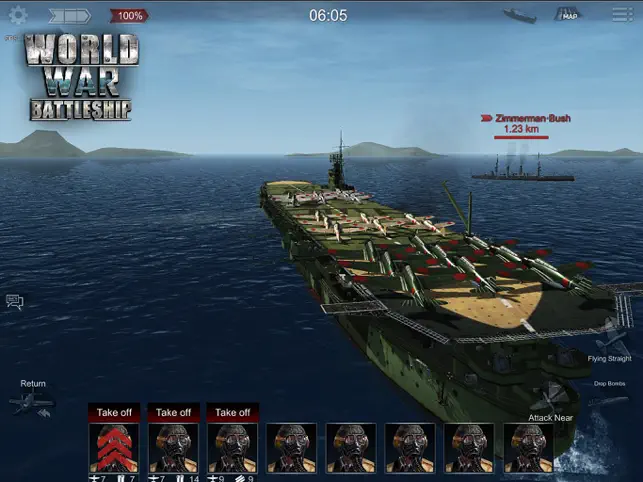Select the red chevron squadron slot
Image resolution: width=643 pixels, height=482 pixels.
click(x=113, y=447)
